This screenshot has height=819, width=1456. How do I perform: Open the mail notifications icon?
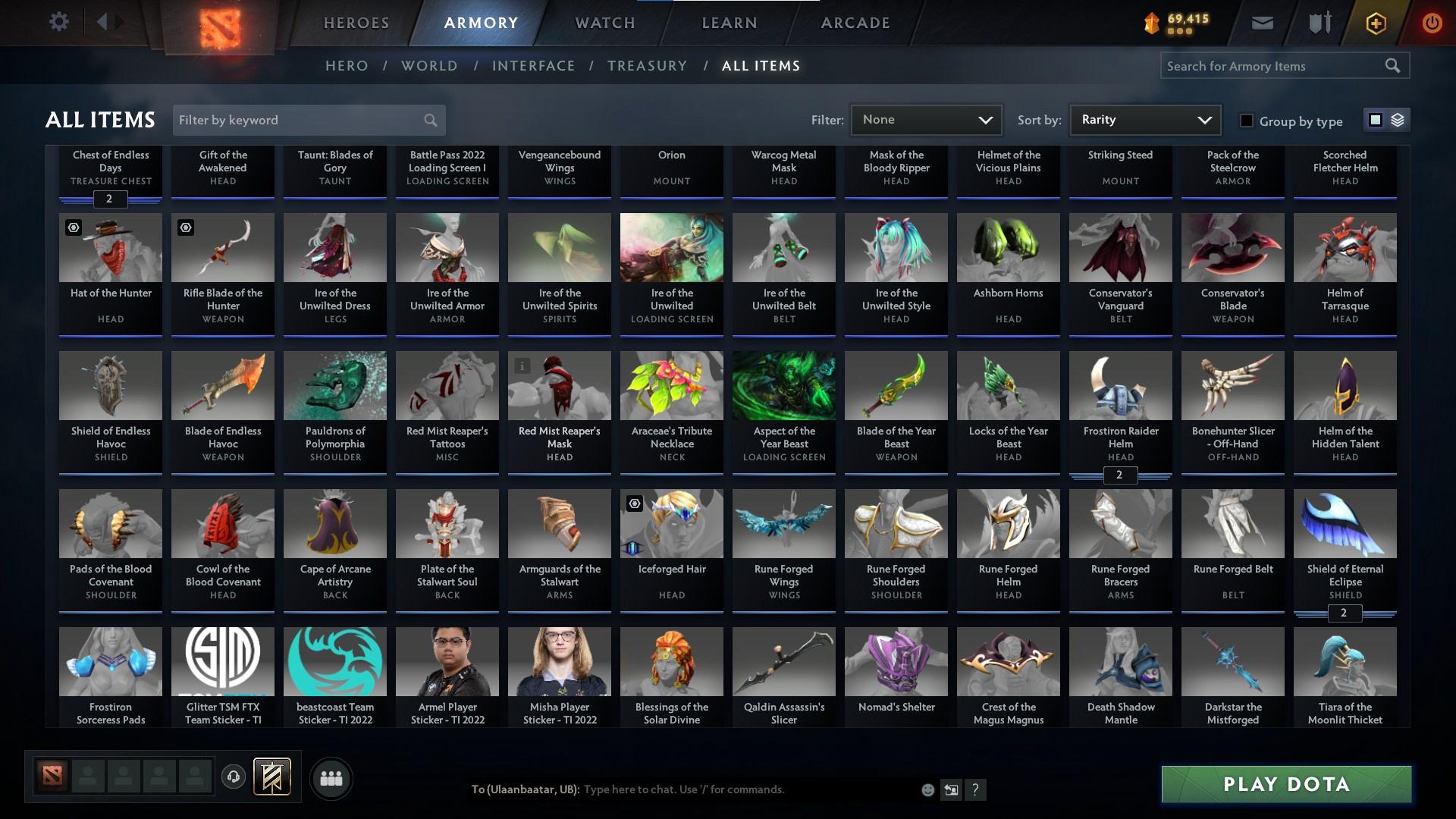(1261, 22)
